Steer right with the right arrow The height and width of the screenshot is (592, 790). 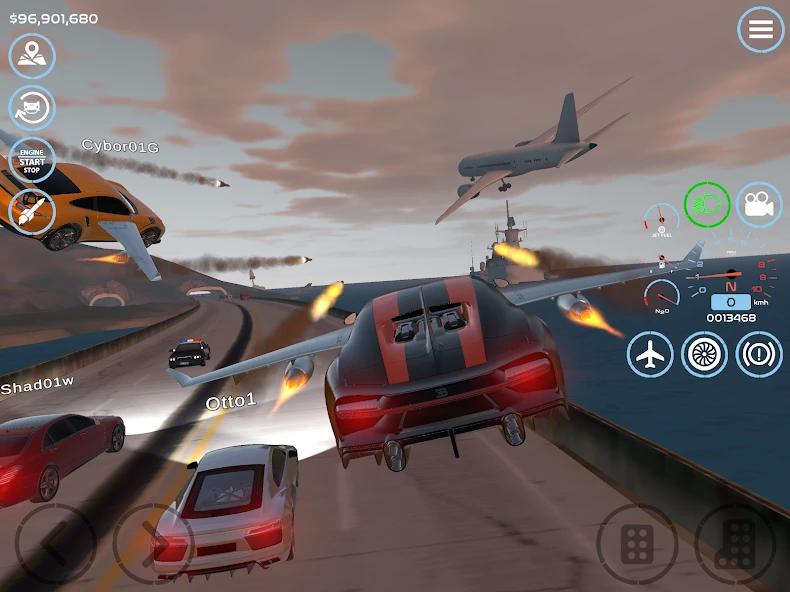coord(152,543)
